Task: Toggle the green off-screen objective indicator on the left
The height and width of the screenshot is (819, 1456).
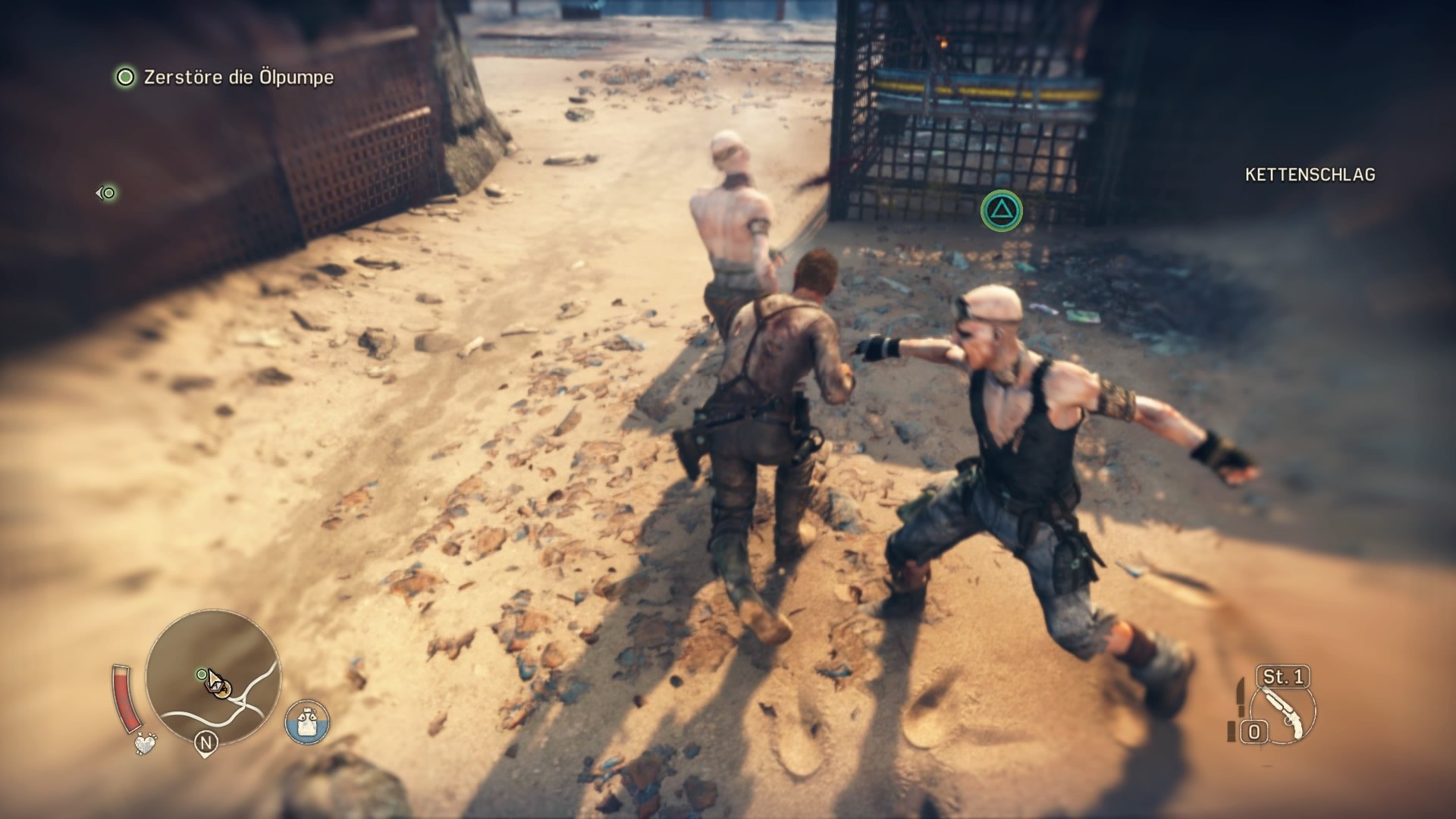Action: point(107,194)
